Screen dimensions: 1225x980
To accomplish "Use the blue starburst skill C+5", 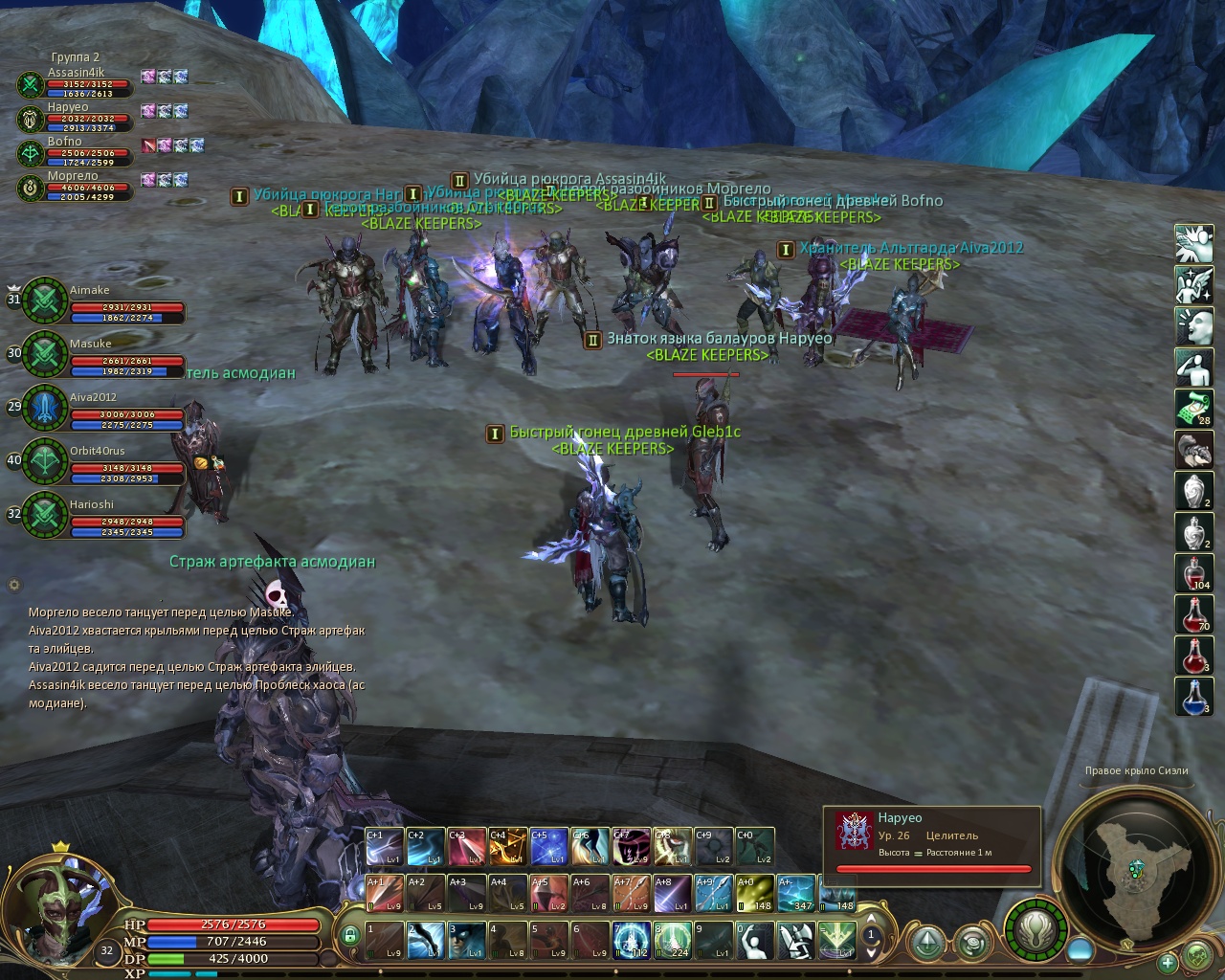I will click(548, 847).
